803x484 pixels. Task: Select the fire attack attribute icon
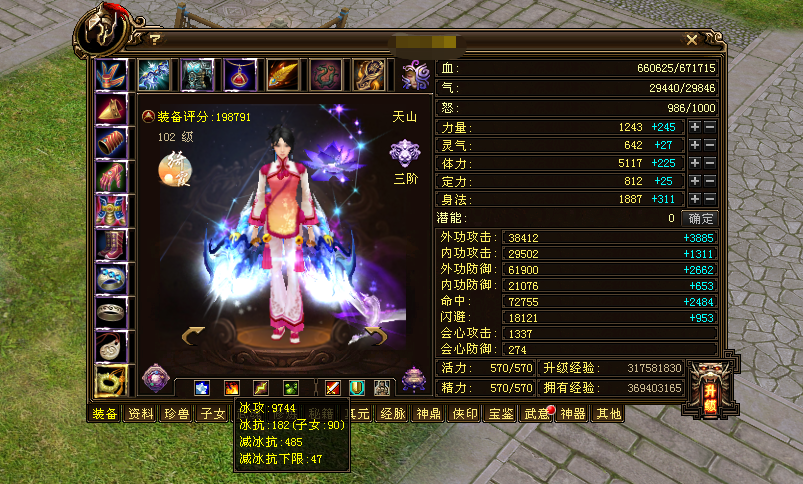pyautogui.click(x=231, y=388)
